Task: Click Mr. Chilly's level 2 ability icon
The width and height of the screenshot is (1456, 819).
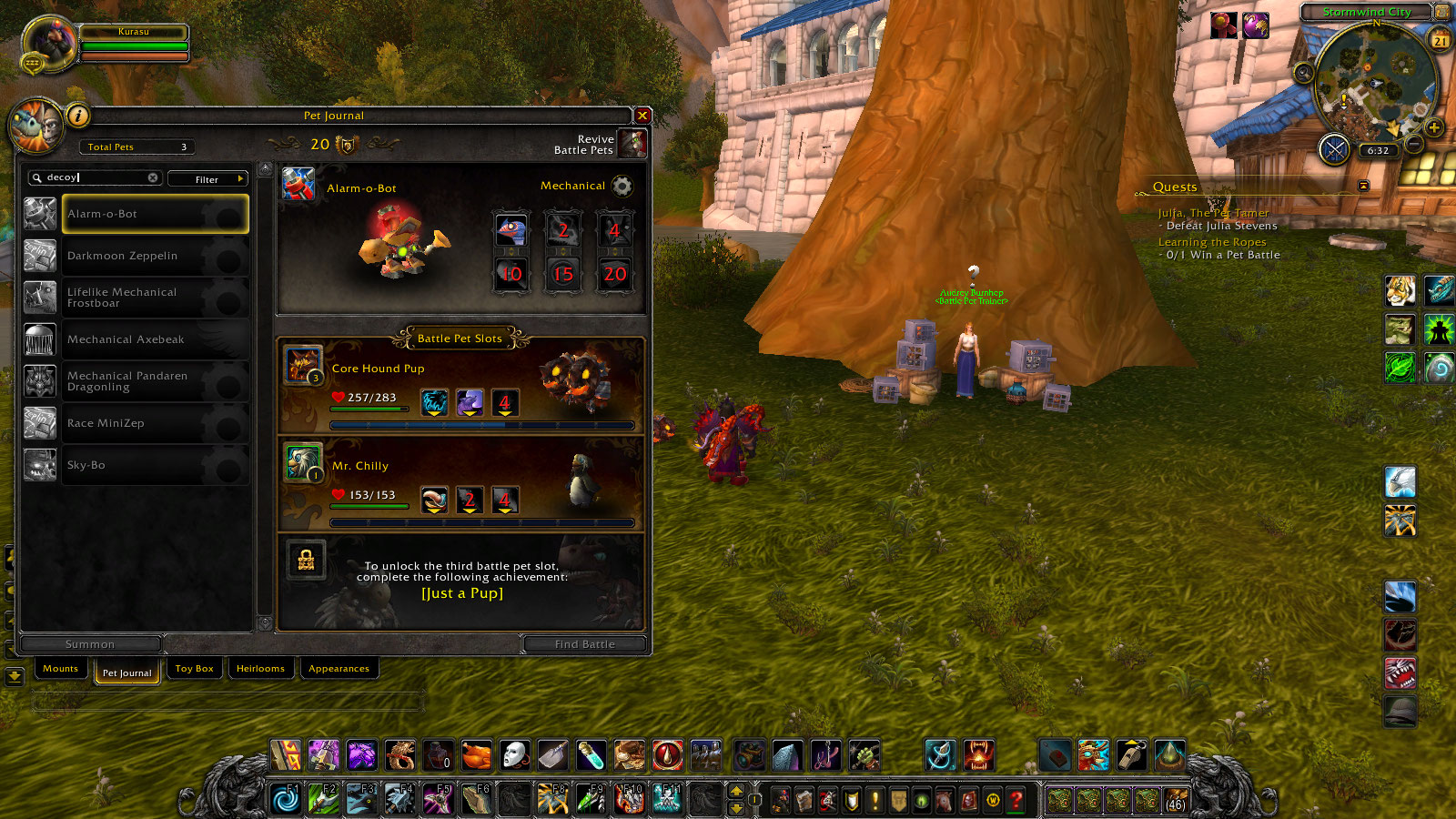Action: 470,499
